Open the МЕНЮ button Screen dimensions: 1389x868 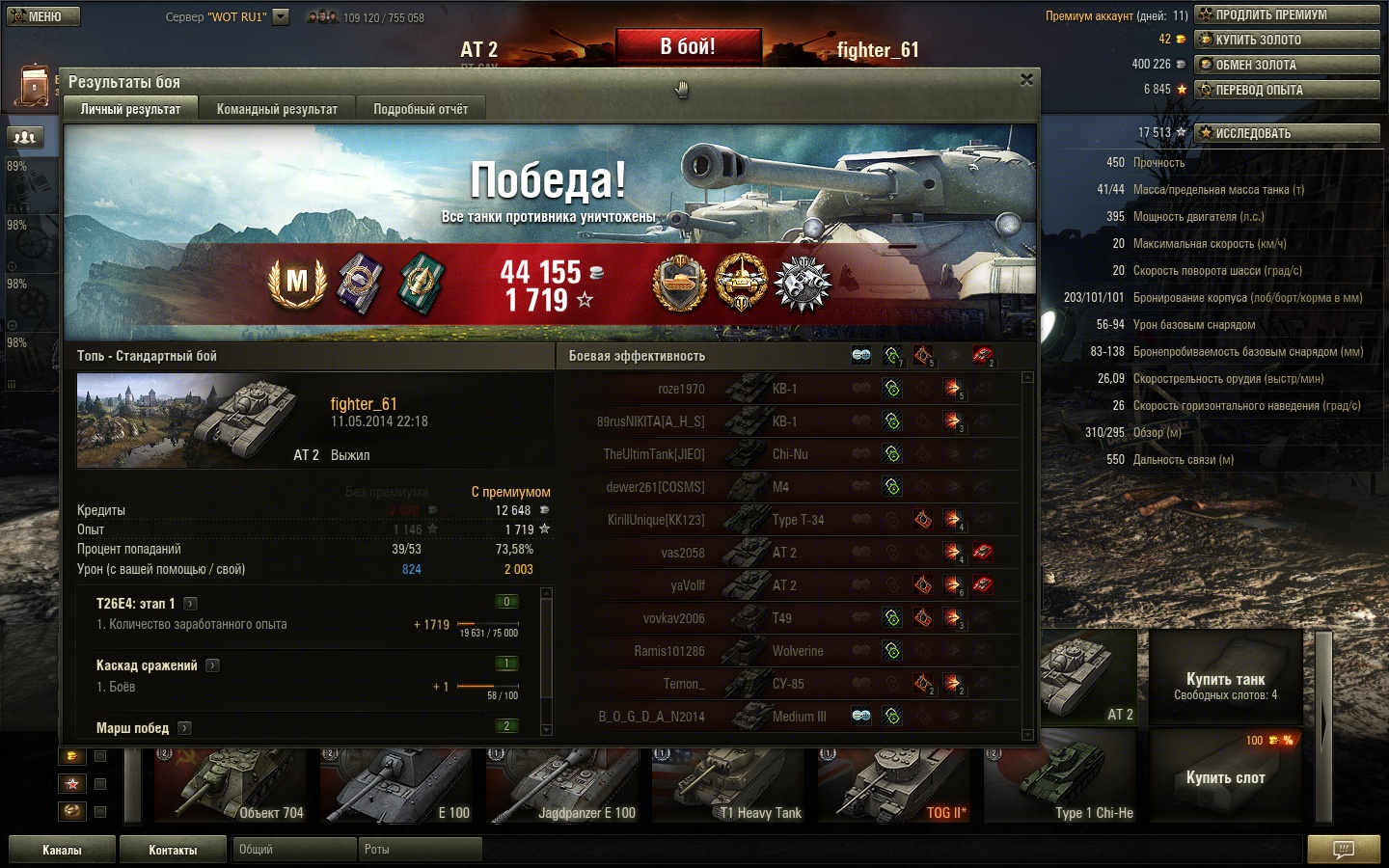tap(42, 16)
